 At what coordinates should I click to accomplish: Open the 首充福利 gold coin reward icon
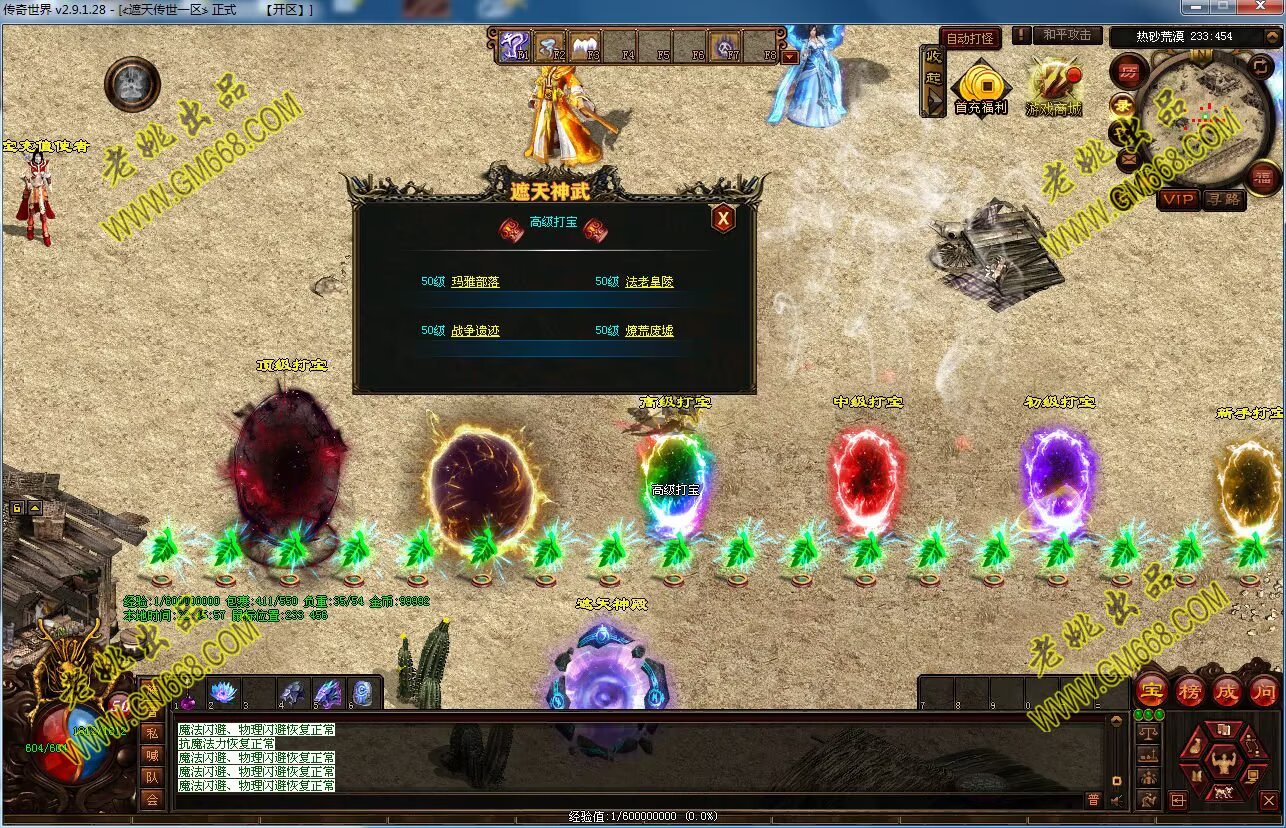coord(980,86)
